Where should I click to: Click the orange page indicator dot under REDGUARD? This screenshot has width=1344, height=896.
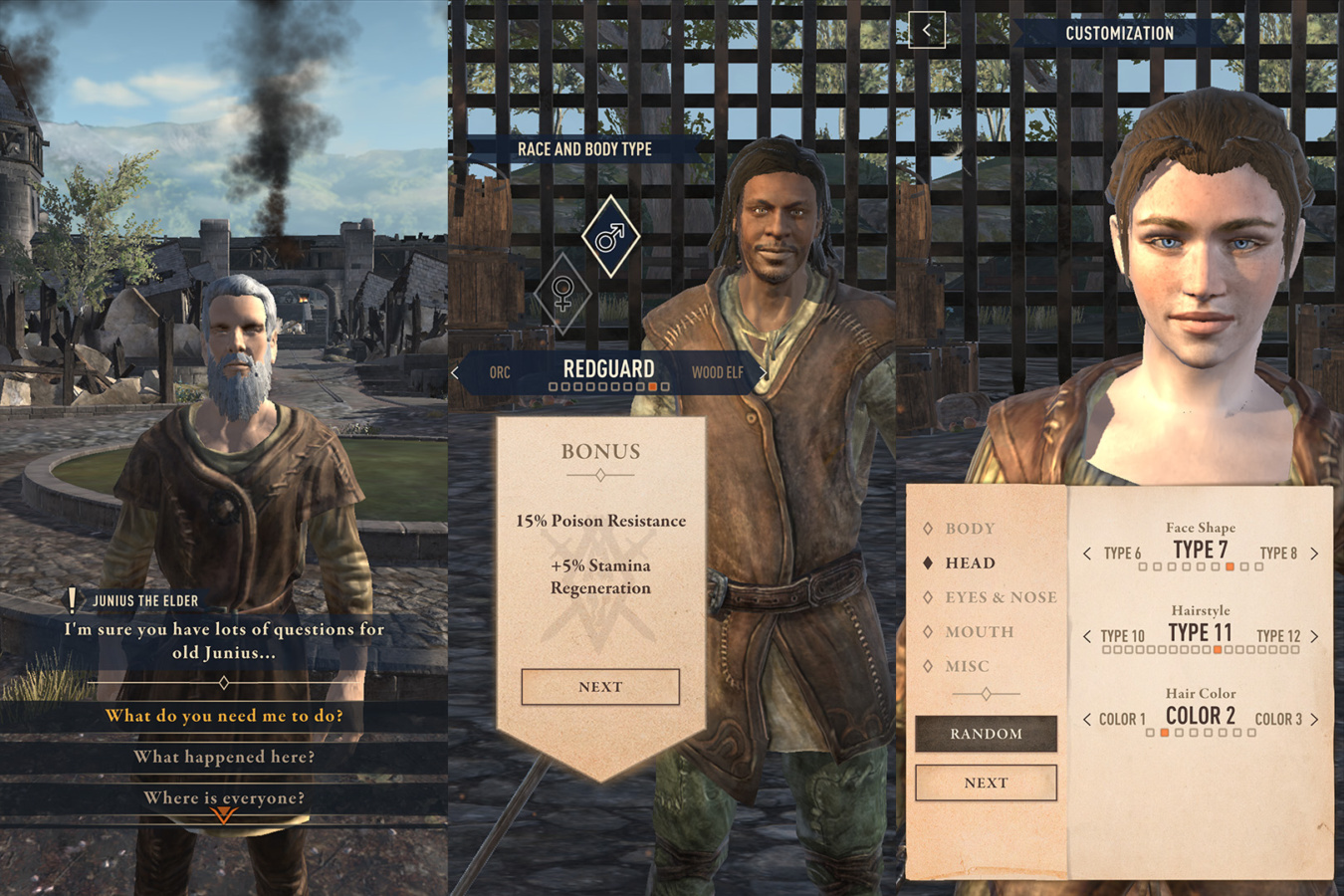654,384
